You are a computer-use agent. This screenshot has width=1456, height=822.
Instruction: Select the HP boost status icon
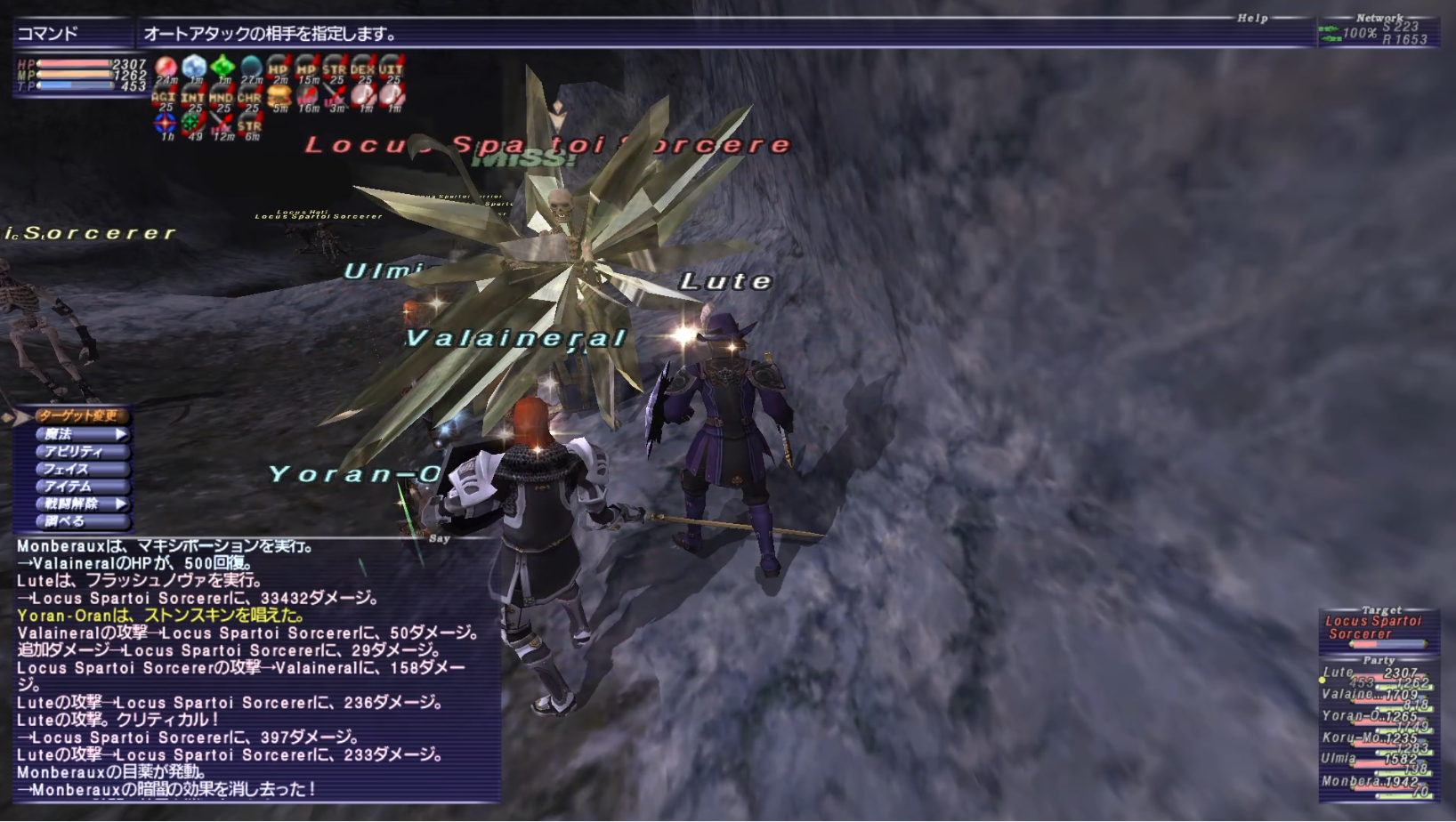click(278, 67)
